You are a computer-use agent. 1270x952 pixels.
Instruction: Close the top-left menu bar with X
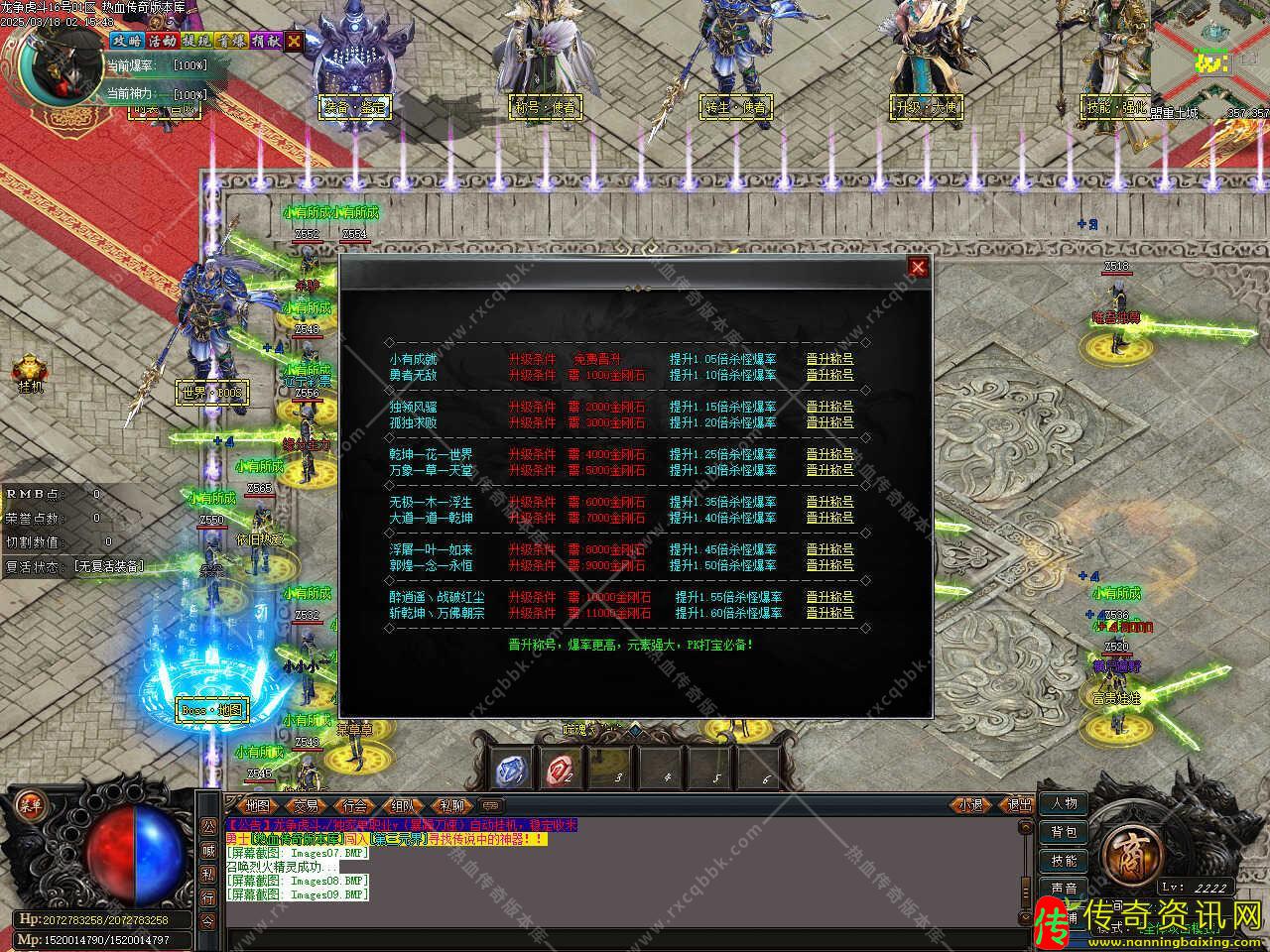pos(294,41)
